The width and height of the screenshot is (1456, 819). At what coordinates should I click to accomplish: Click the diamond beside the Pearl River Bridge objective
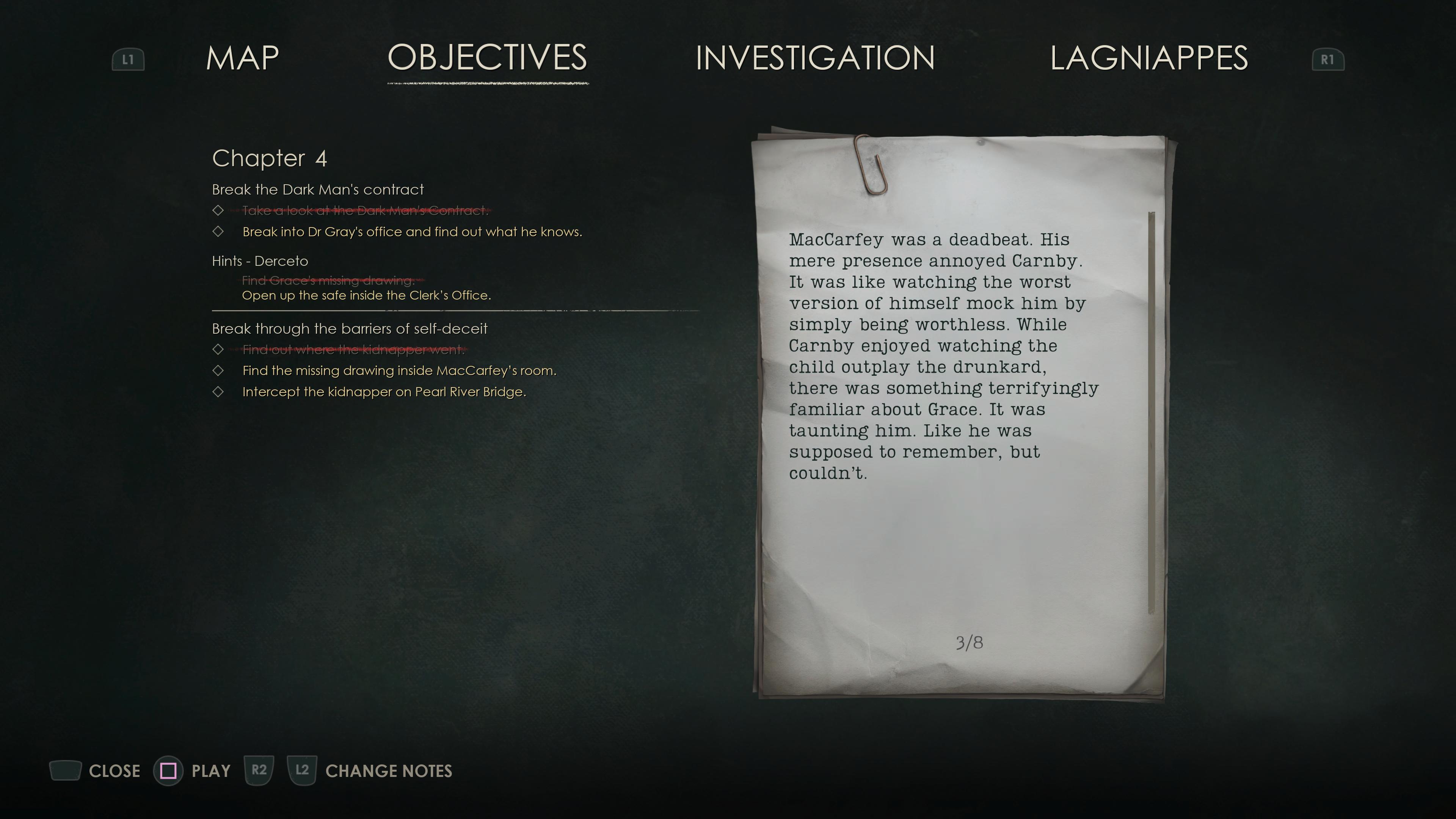219,391
